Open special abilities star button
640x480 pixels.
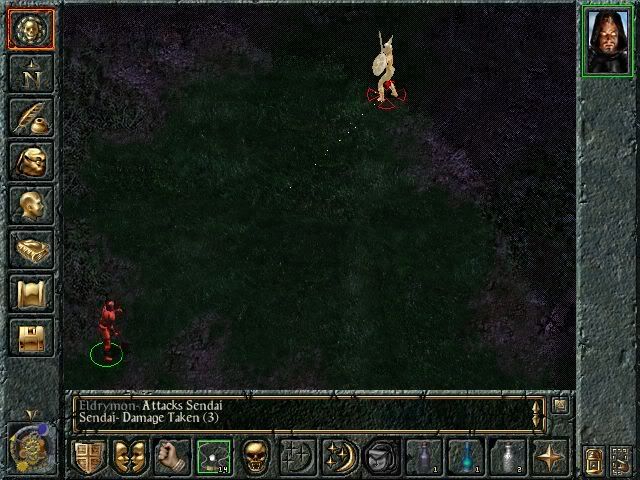(550, 456)
